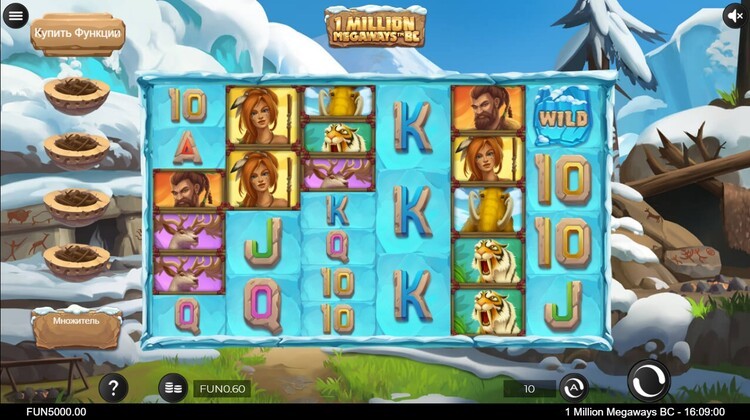Viewport: 750px width, 420px height.
Task: Click the Множитель sign
Action: pos(77,327)
